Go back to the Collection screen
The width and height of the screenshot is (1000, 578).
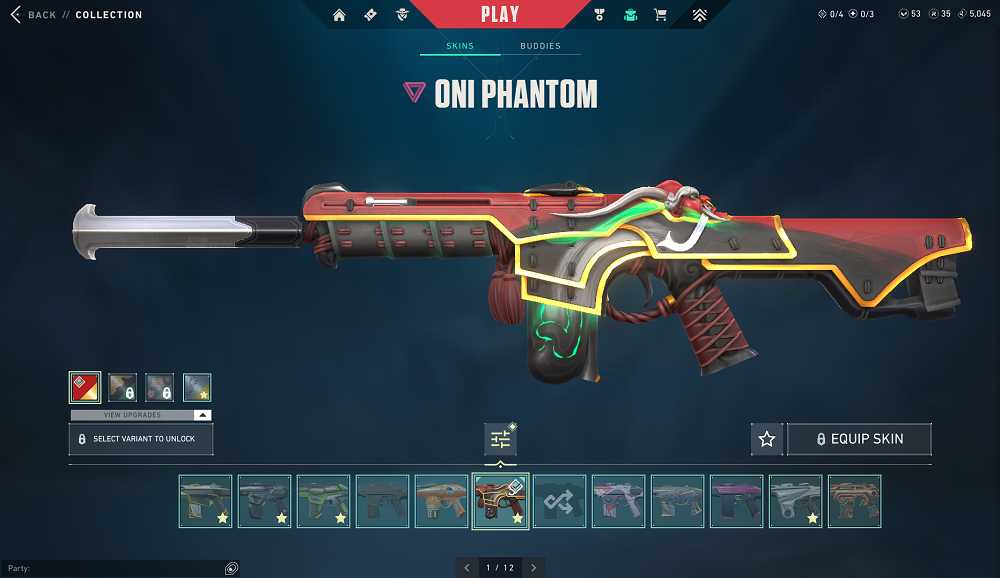click(33, 15)
